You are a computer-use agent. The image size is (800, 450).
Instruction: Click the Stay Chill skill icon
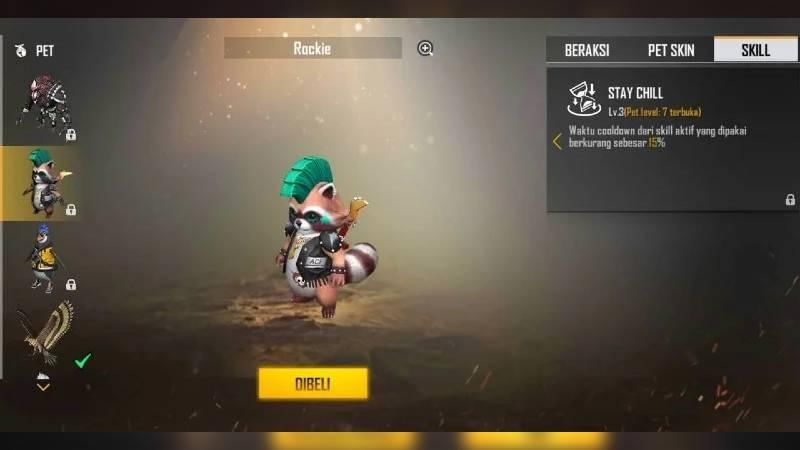[x=583, y=99]
